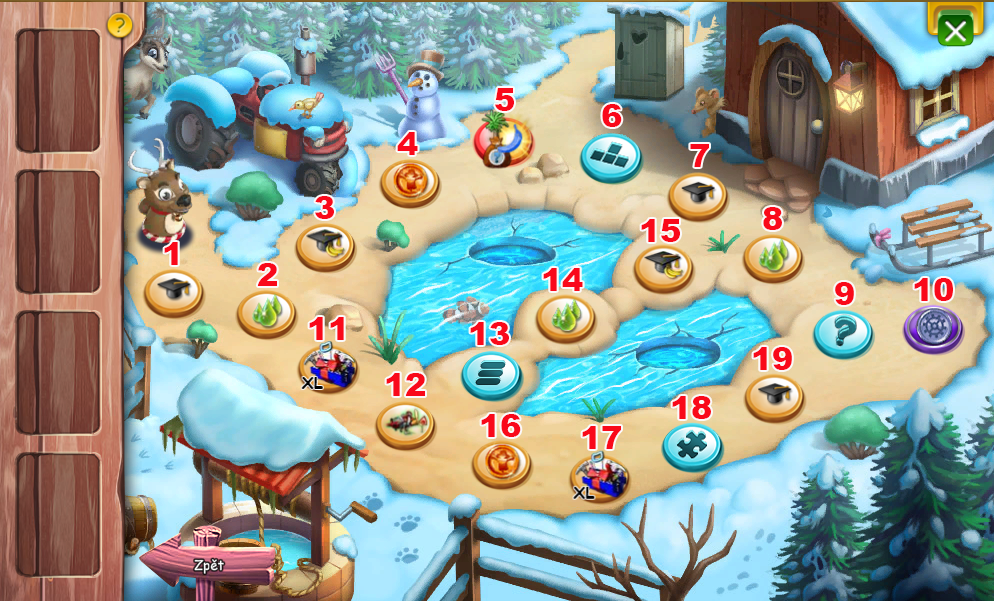Select level 15 cap and banana node
Image resolution: width=994 pixels, height=601 pixels.
[663, 267]
